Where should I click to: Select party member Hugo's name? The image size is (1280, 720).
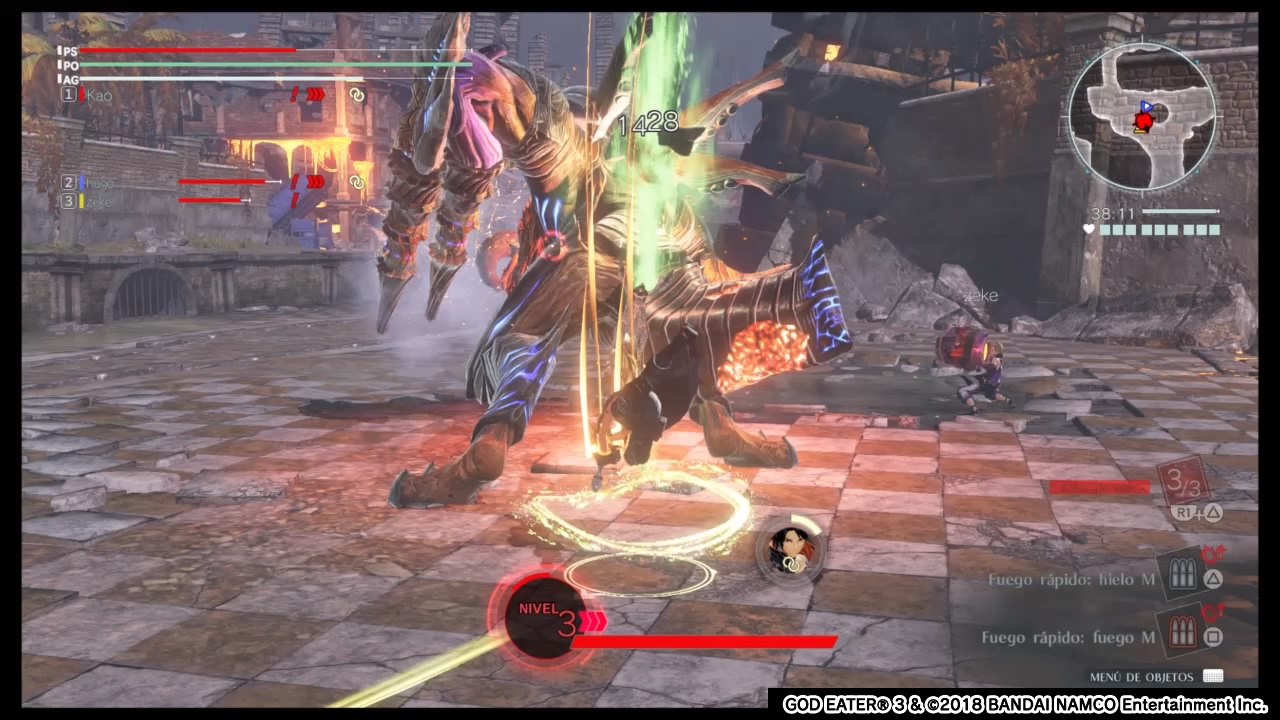coord(99,183)
